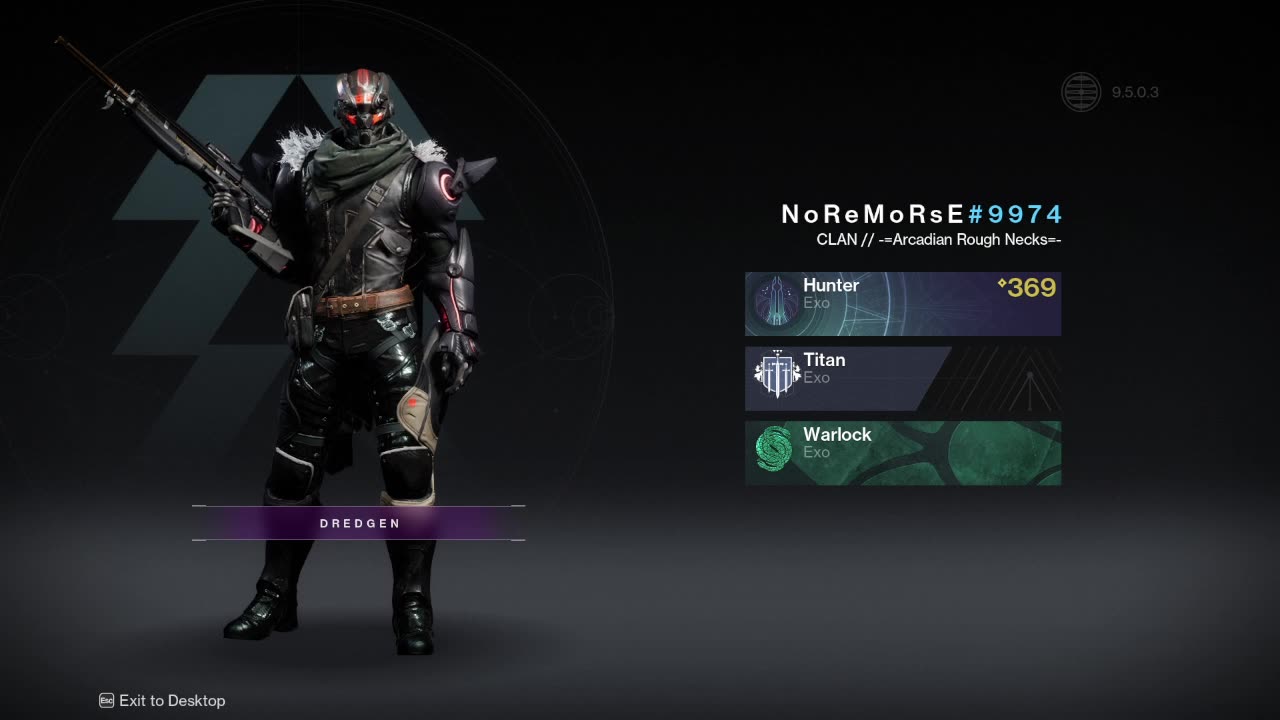Select the Hunter Exo character
Viewport: 1280px width, 720px height.
click(902, 303)
